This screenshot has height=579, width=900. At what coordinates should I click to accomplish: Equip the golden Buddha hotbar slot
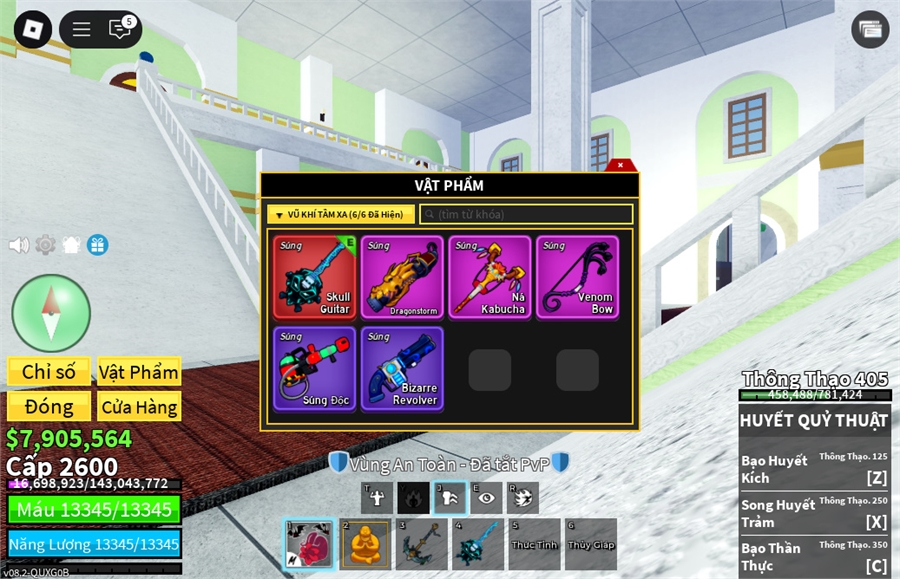(366, 544)
